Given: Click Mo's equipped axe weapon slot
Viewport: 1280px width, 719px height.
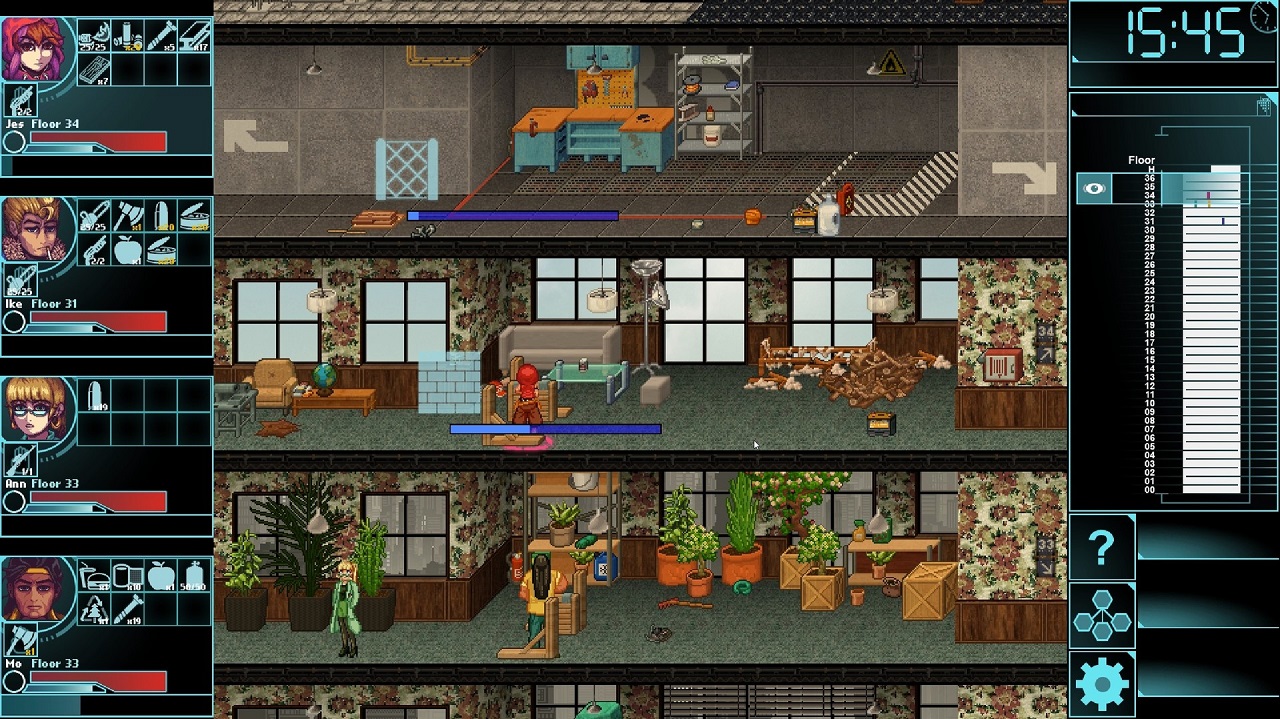Looking at the screenshot, I should tap(20, 638).
